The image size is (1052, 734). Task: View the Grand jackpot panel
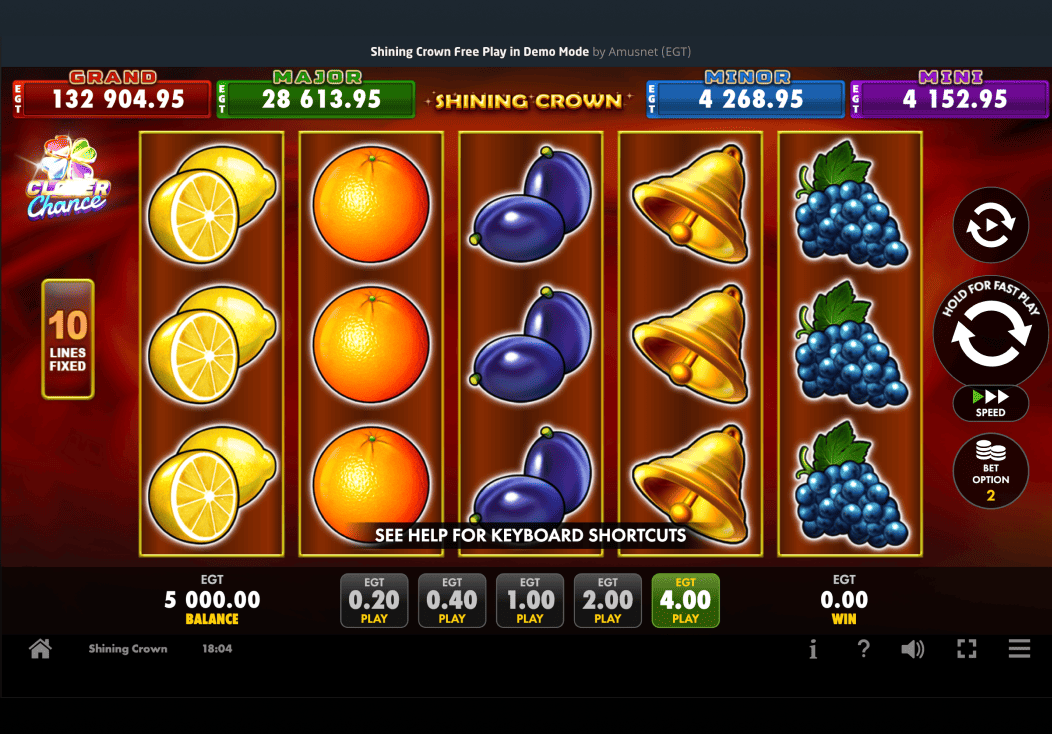click(113, 98)
